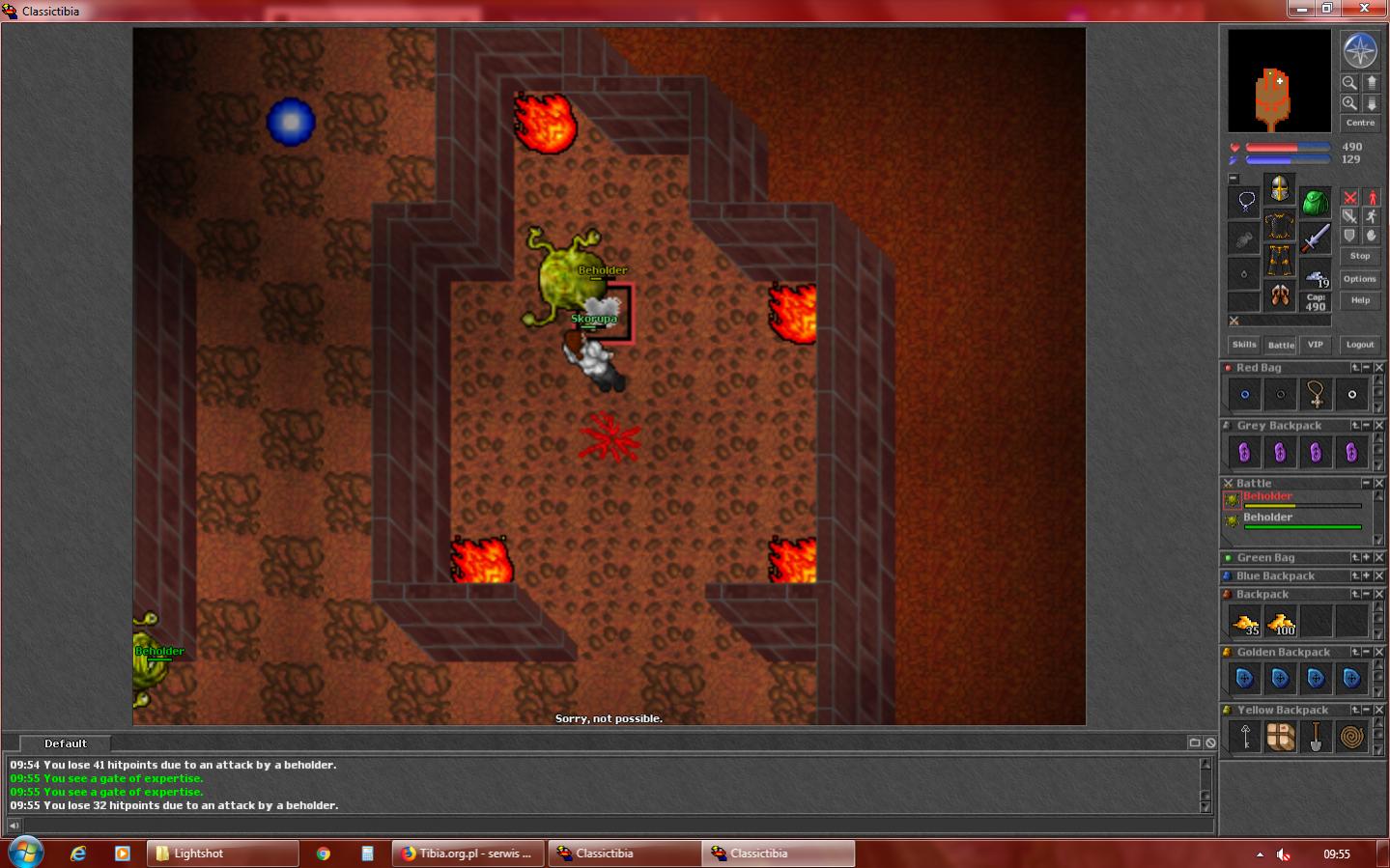This screenshot has height=868, width=1390.
Task: Target the red-highlighted Beholder in Battle list
Action: (x=1267, y=496)
